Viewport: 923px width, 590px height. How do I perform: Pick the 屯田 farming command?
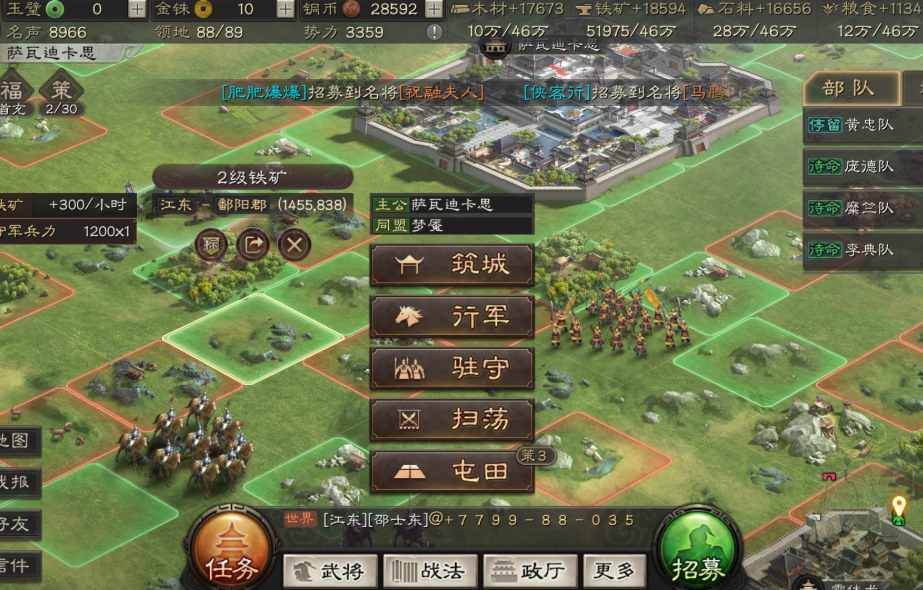(x=452, y=472)
